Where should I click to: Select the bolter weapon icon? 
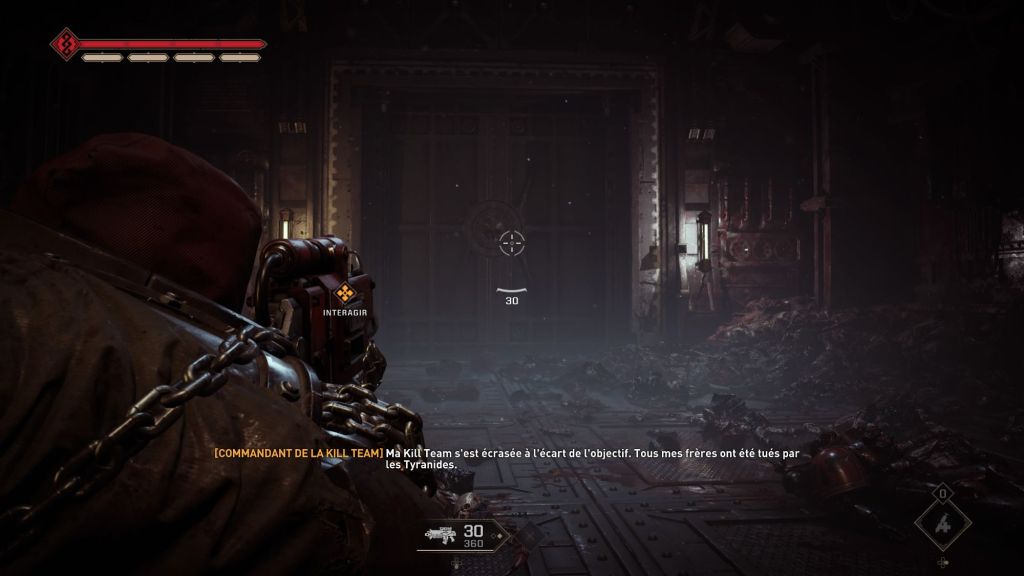(x=441, y=536)
